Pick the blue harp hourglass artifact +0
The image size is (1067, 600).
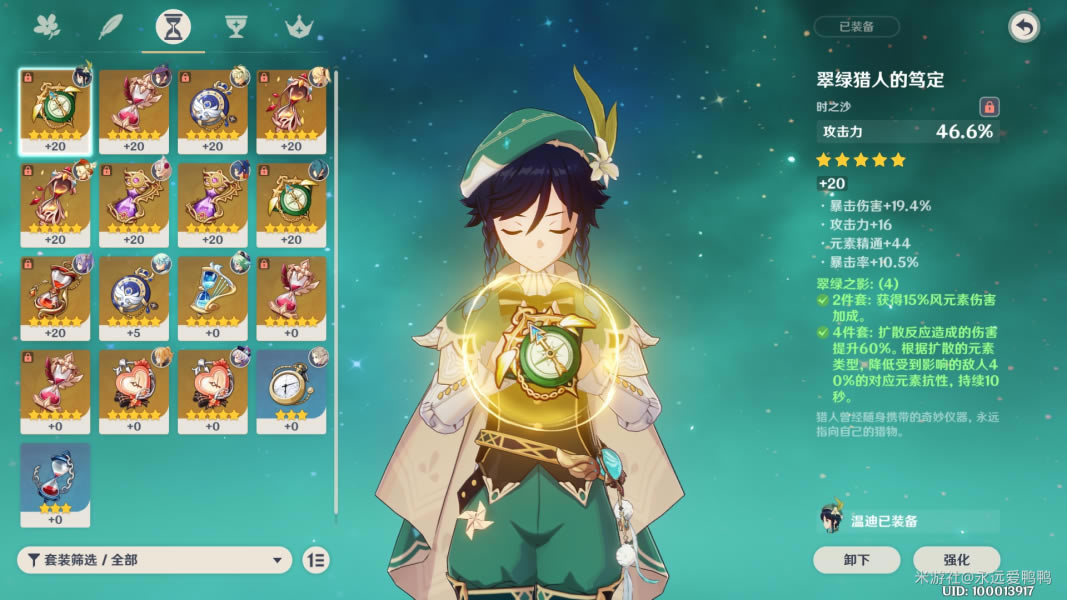coord(212,297)
